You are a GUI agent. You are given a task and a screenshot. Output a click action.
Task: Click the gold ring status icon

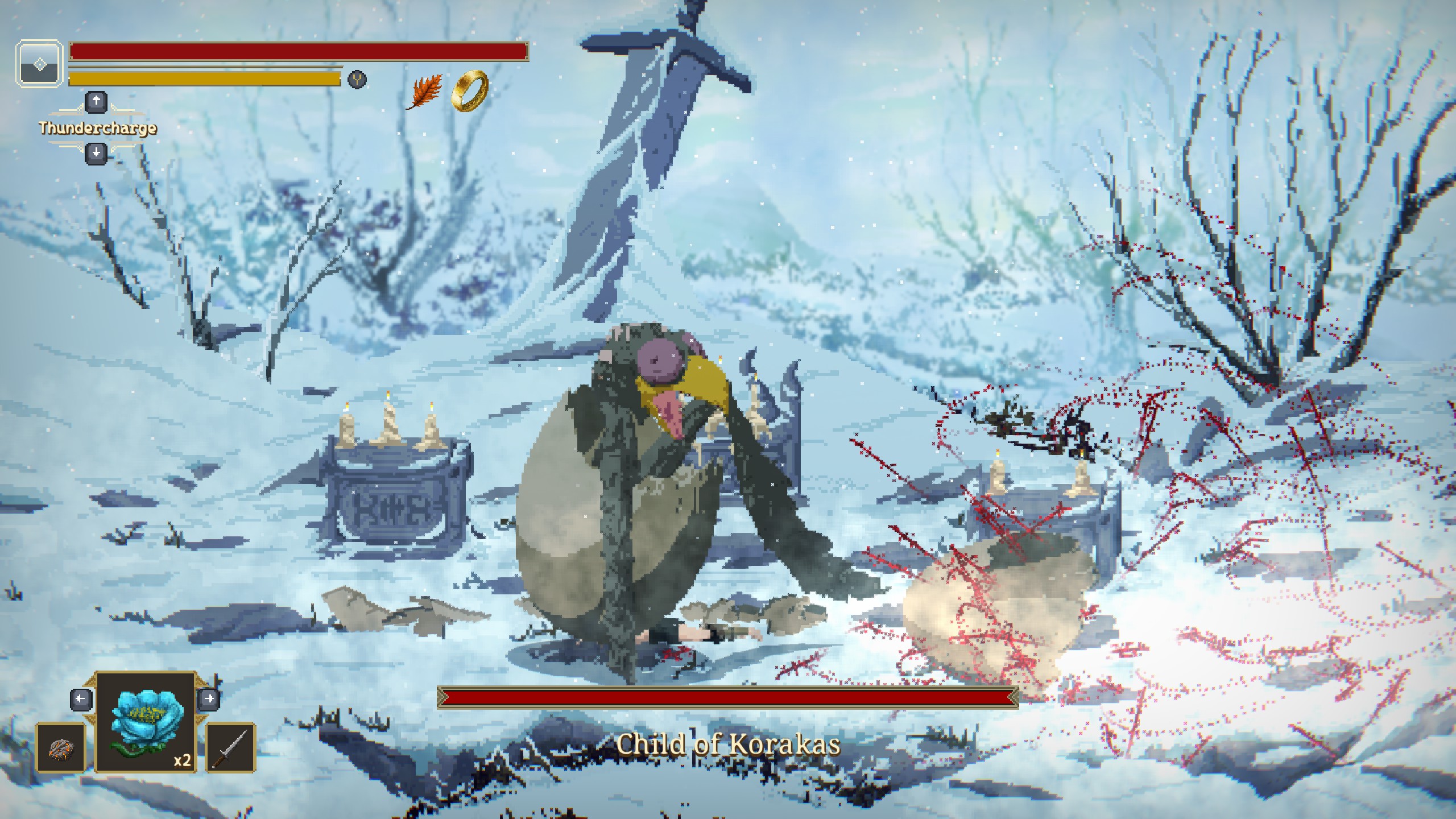[x=470, y=91]
